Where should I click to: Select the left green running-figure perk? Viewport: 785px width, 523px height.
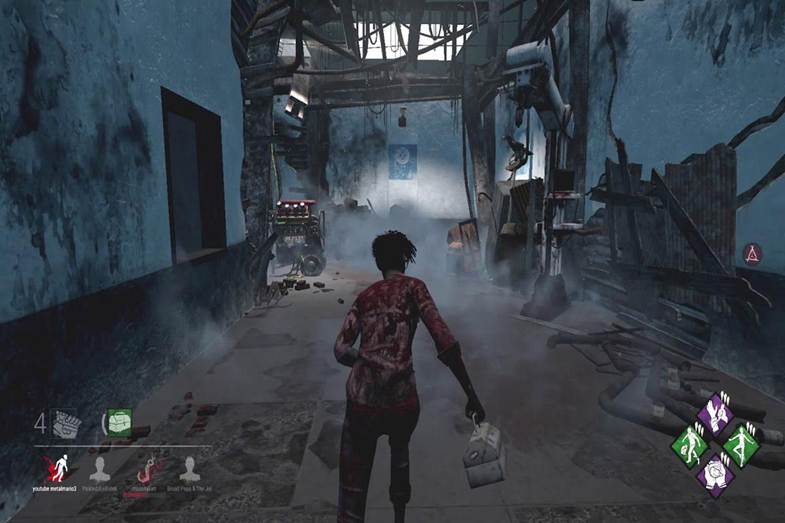689,441
